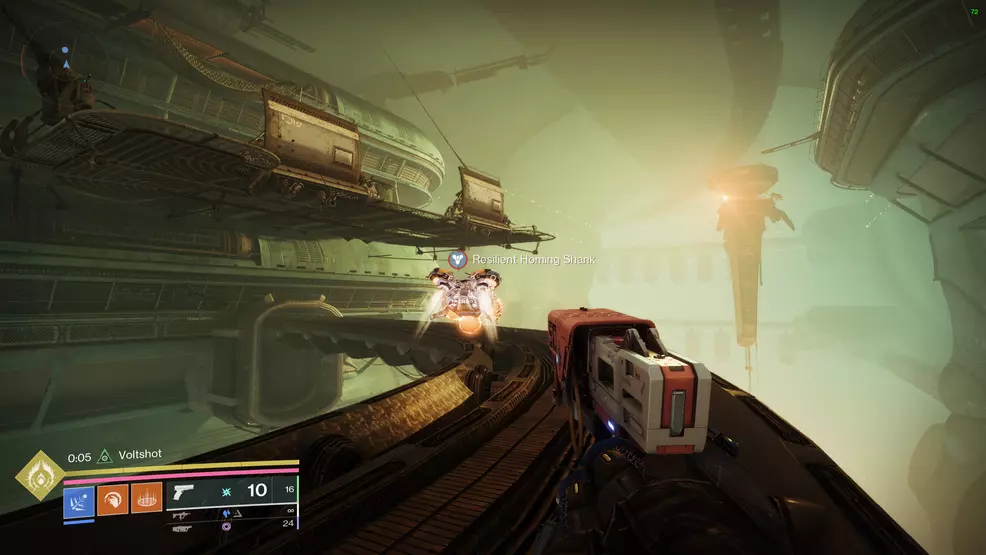Activate the golden Super ability diamond
The image size is (986, 555).
40,475
